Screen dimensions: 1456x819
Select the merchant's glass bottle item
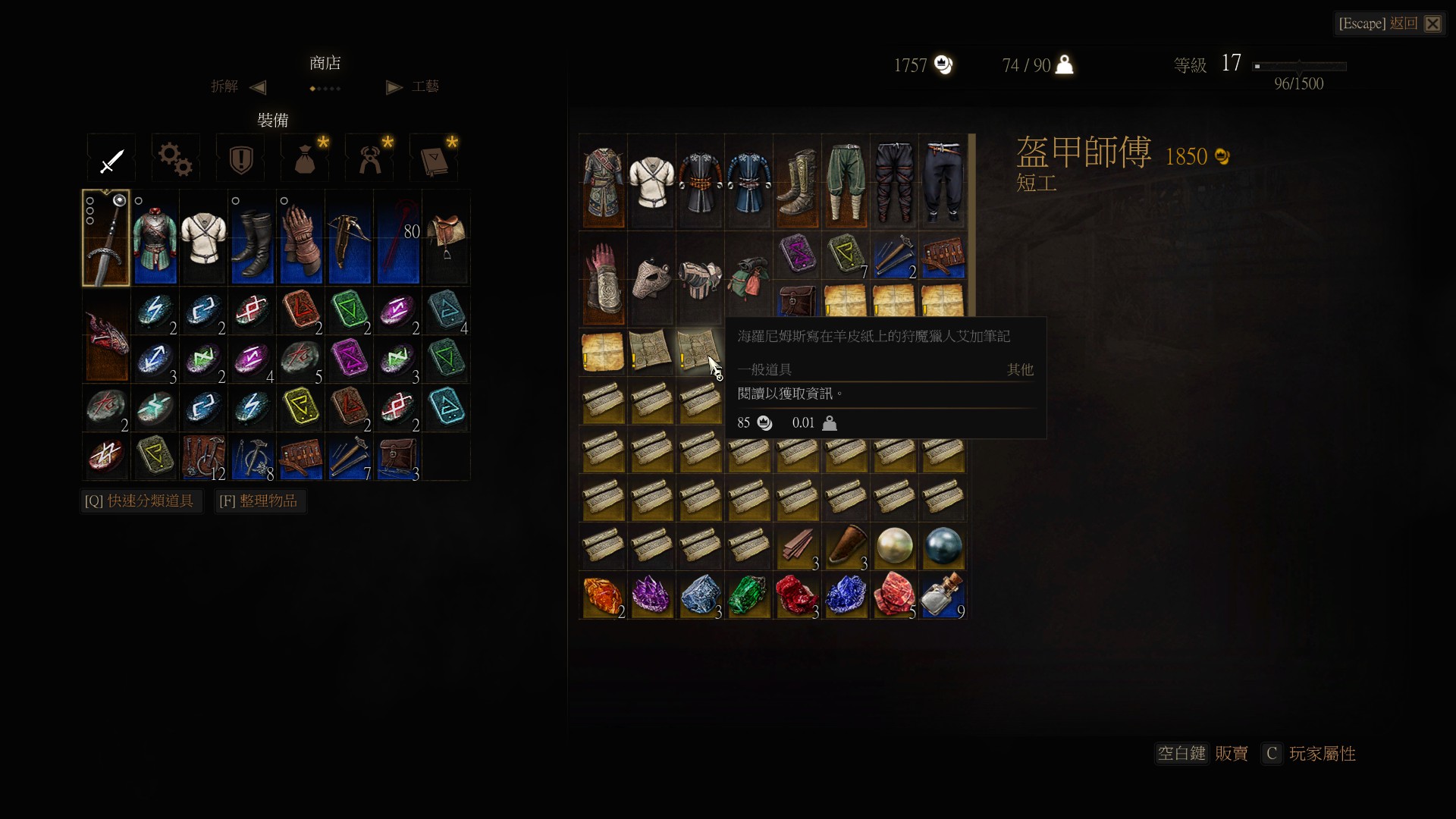coord(943,595)
